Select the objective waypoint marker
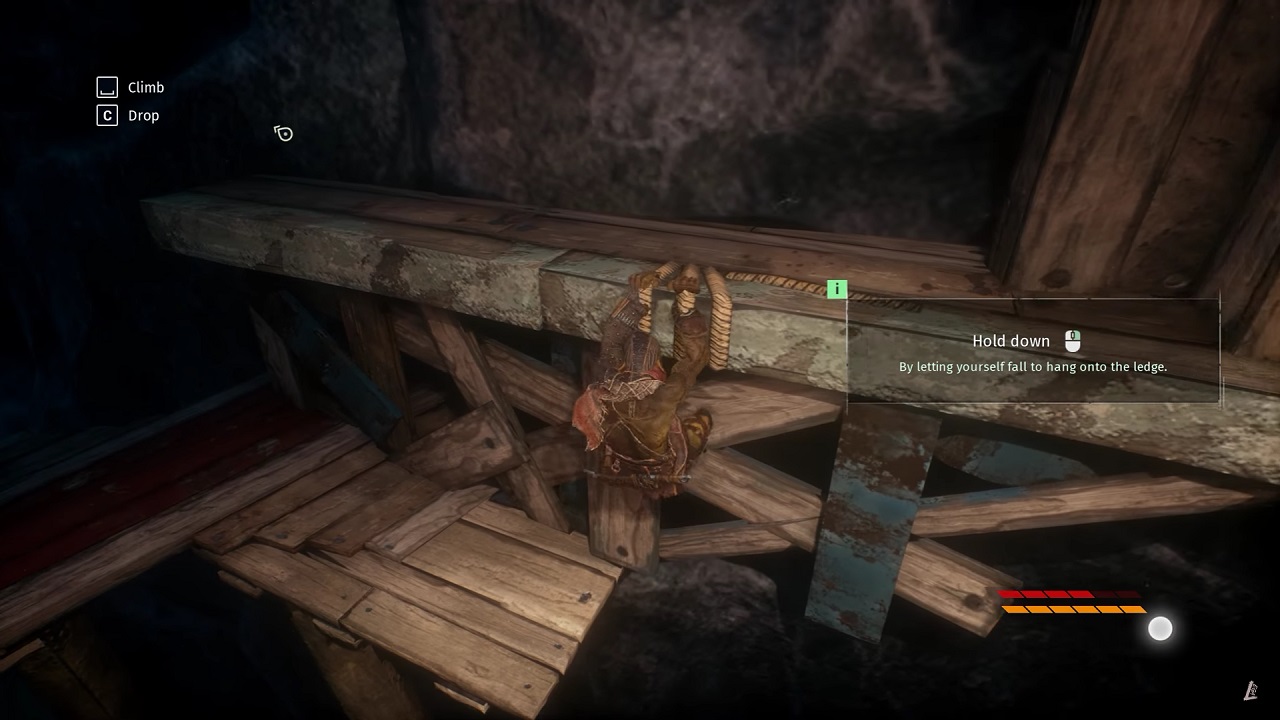This screenshot has height=720, width=1280. [x=284, y=133]
